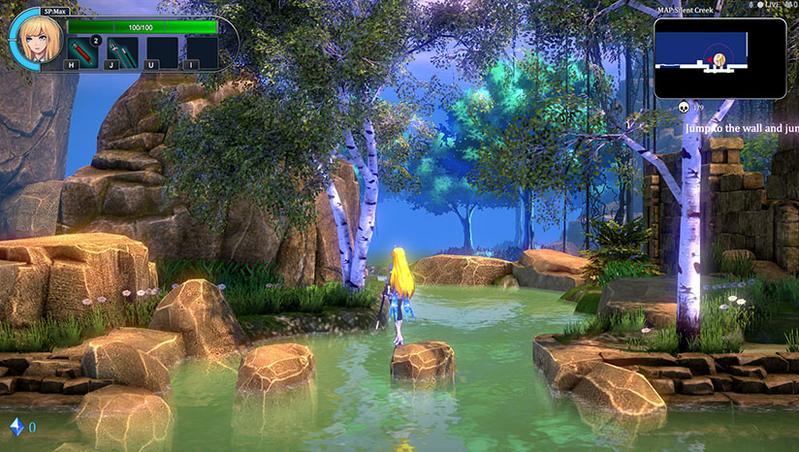Use the green syringe item slot

122,50
